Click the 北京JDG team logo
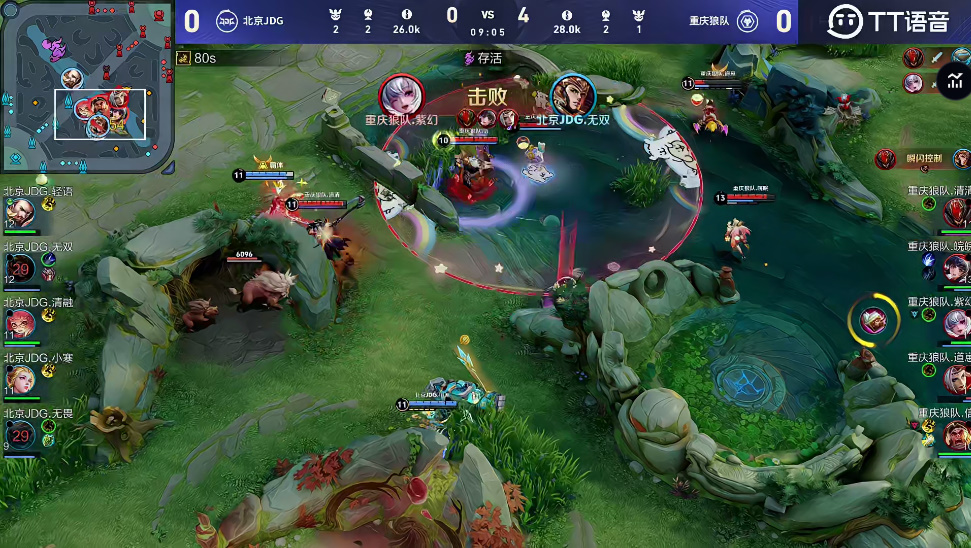The image size is (971, 548). (x=226, y=21)
